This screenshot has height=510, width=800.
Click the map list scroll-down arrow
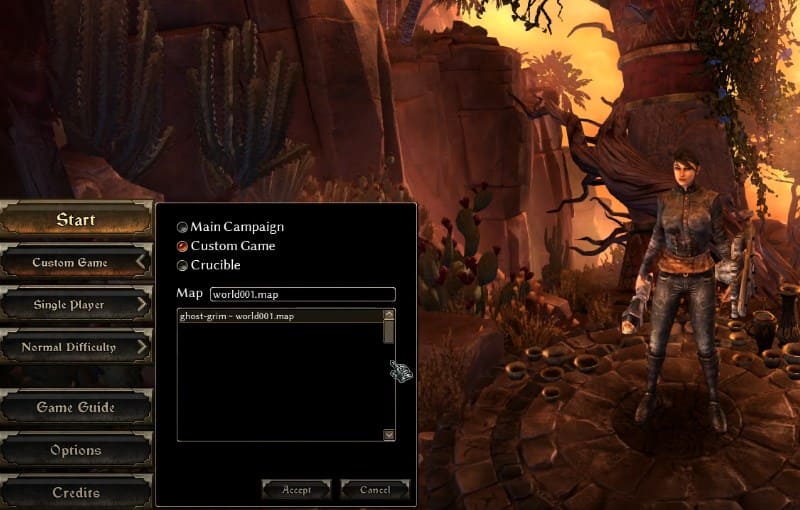389,435
